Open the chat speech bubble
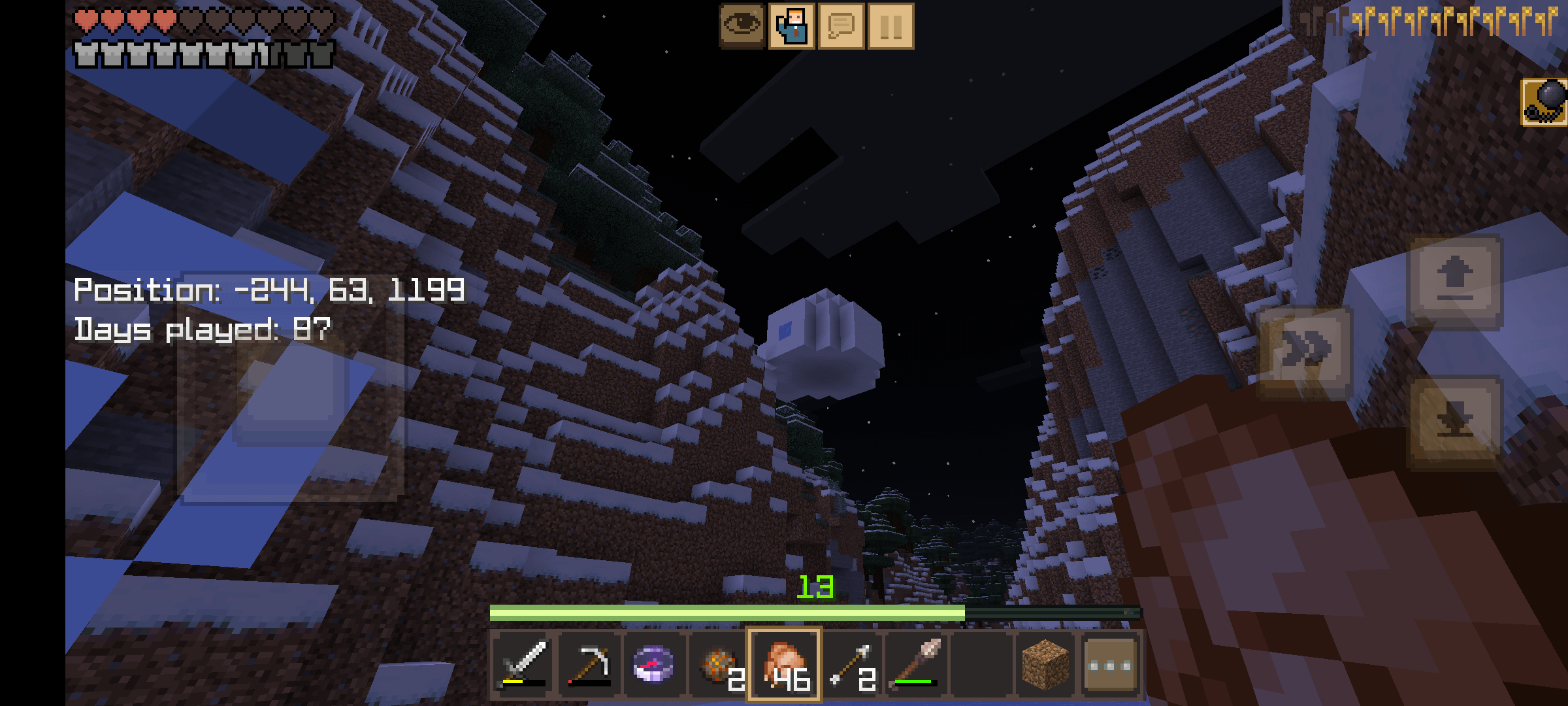1568x706 pixels. (x=841, y=26)
